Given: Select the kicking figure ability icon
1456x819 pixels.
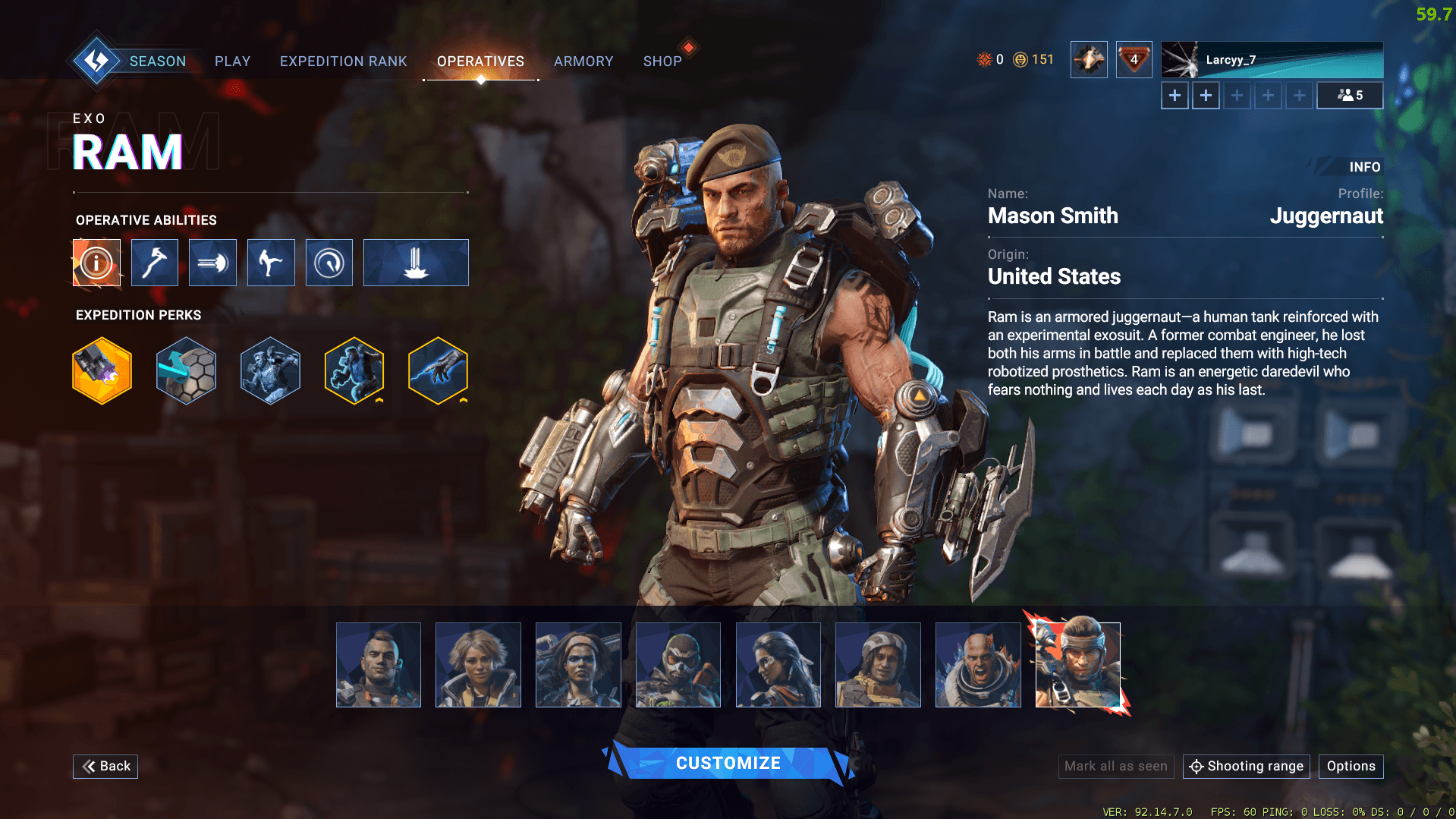Looking at the screenshot, I should point(271,263).
